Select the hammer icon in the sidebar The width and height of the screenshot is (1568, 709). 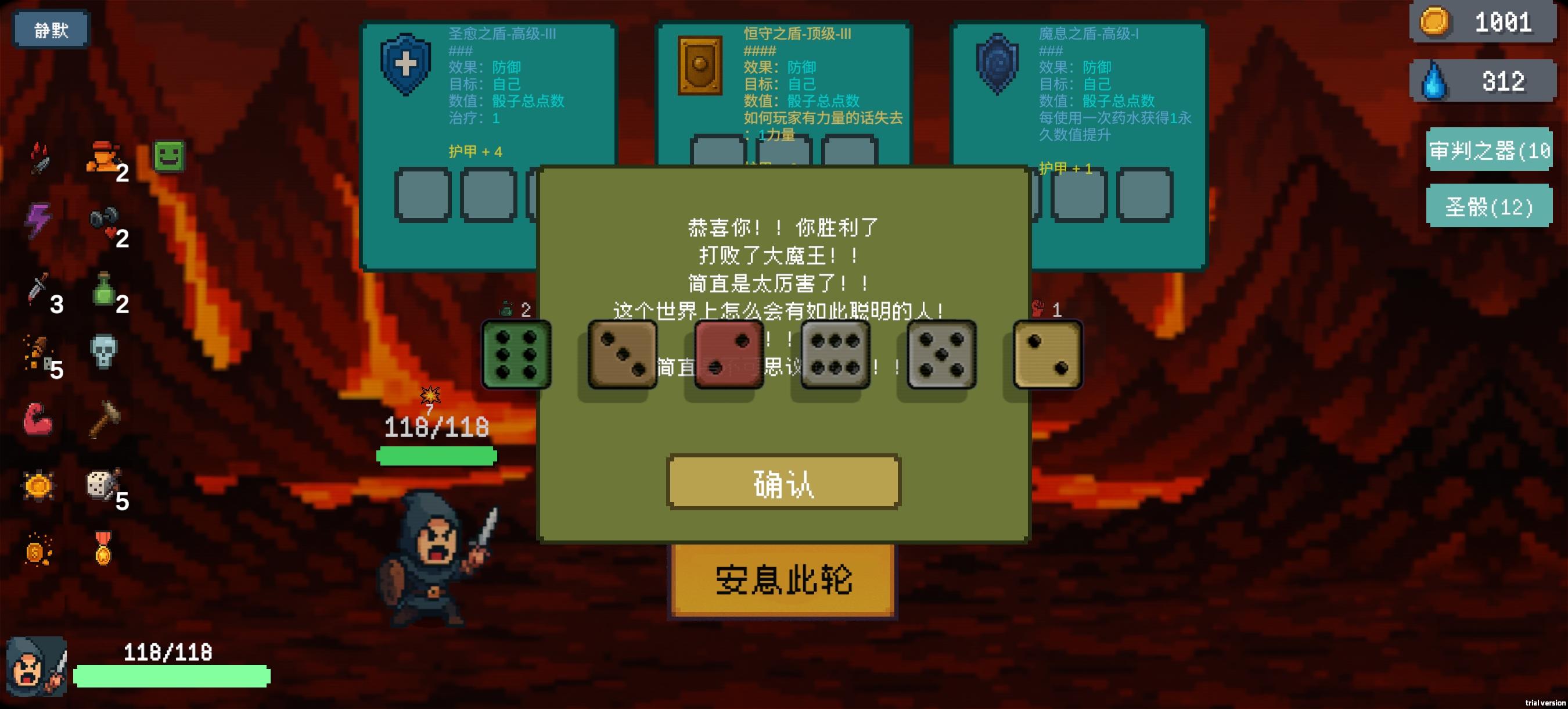coord(105,420)
